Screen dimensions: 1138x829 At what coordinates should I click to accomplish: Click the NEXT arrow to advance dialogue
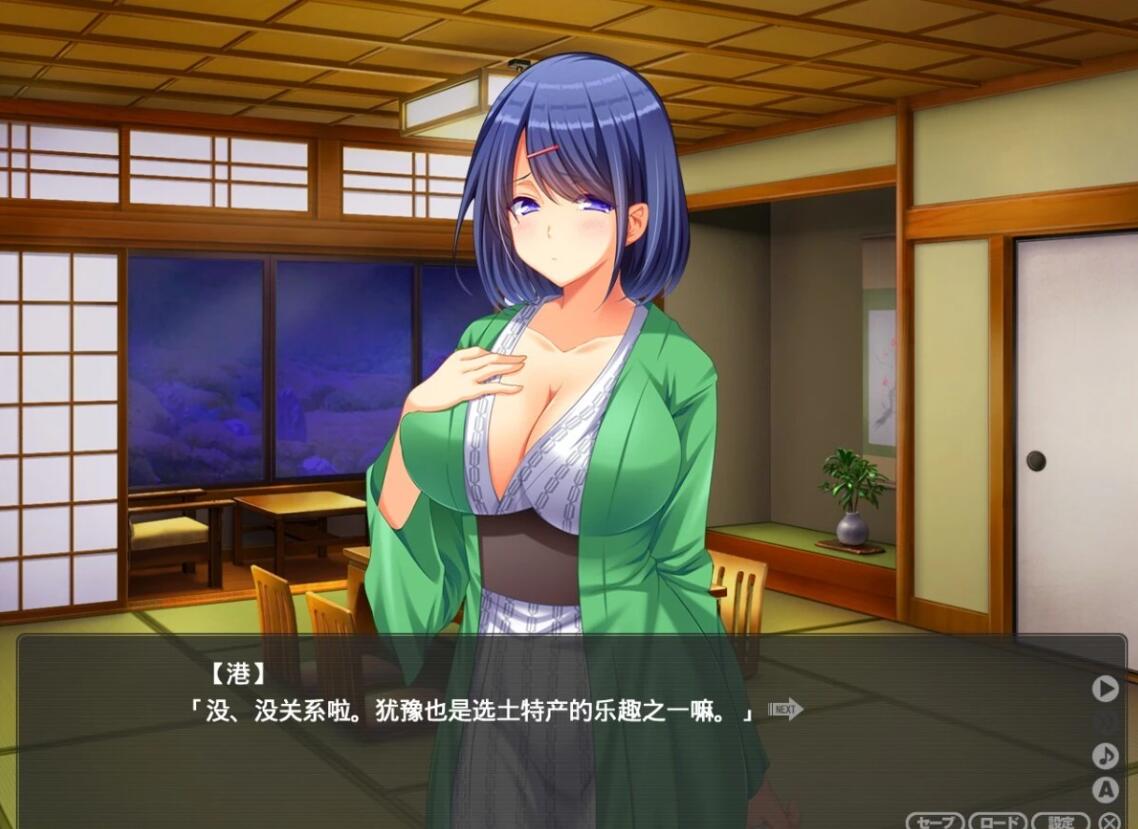786,710
